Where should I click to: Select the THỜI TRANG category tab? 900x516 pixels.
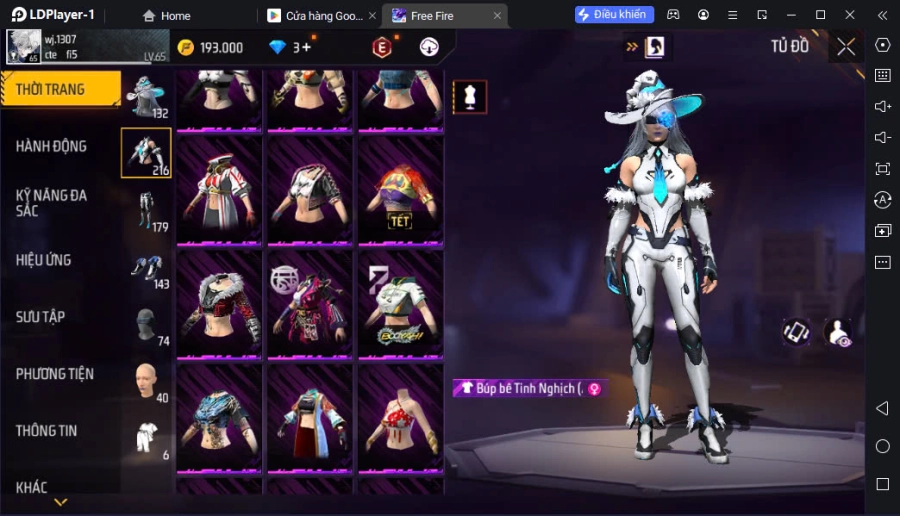[60, 90]
